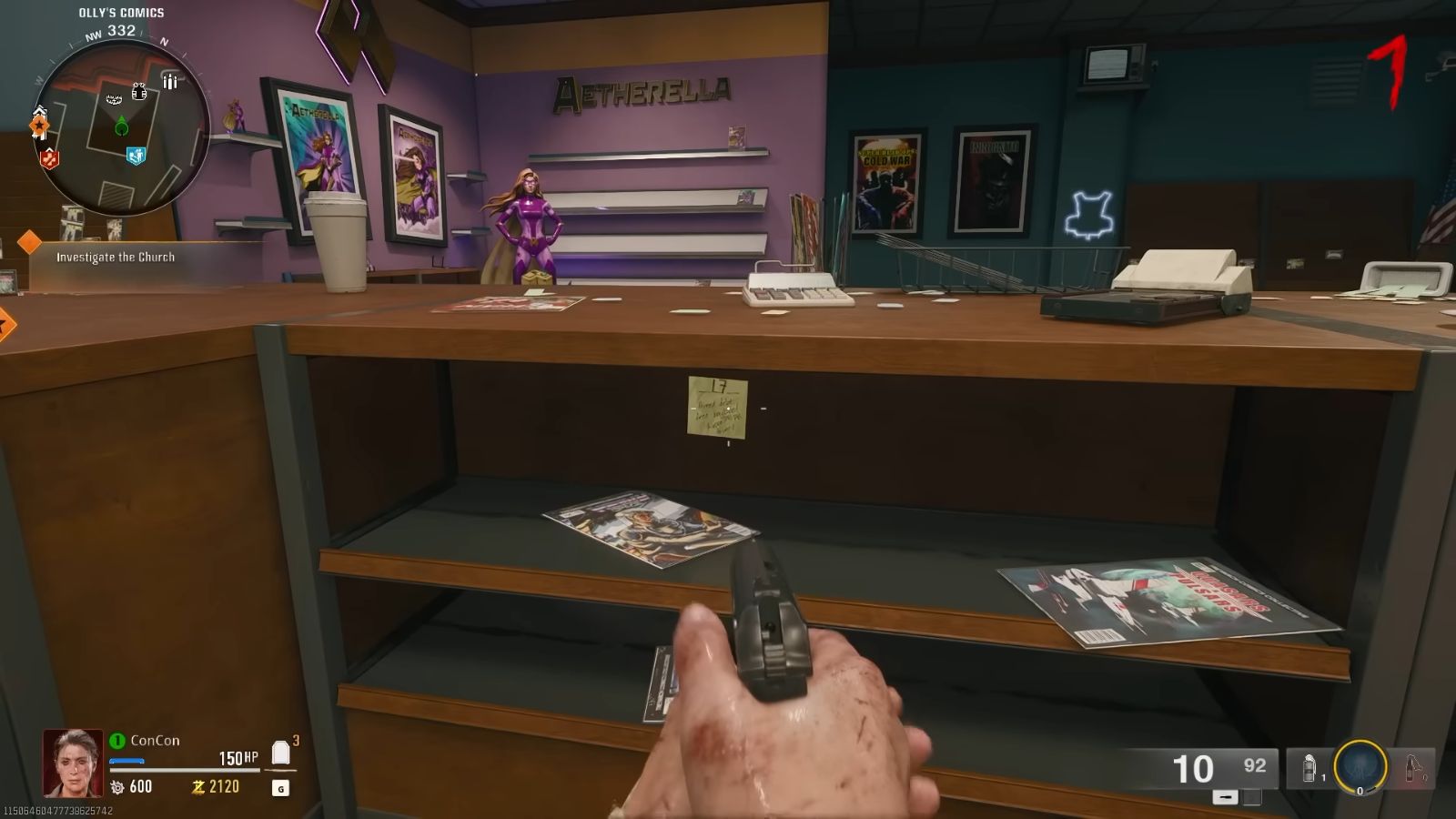Screen dimensions: 1456x819
Task: Click the player health bar
Action: (185, 770)
